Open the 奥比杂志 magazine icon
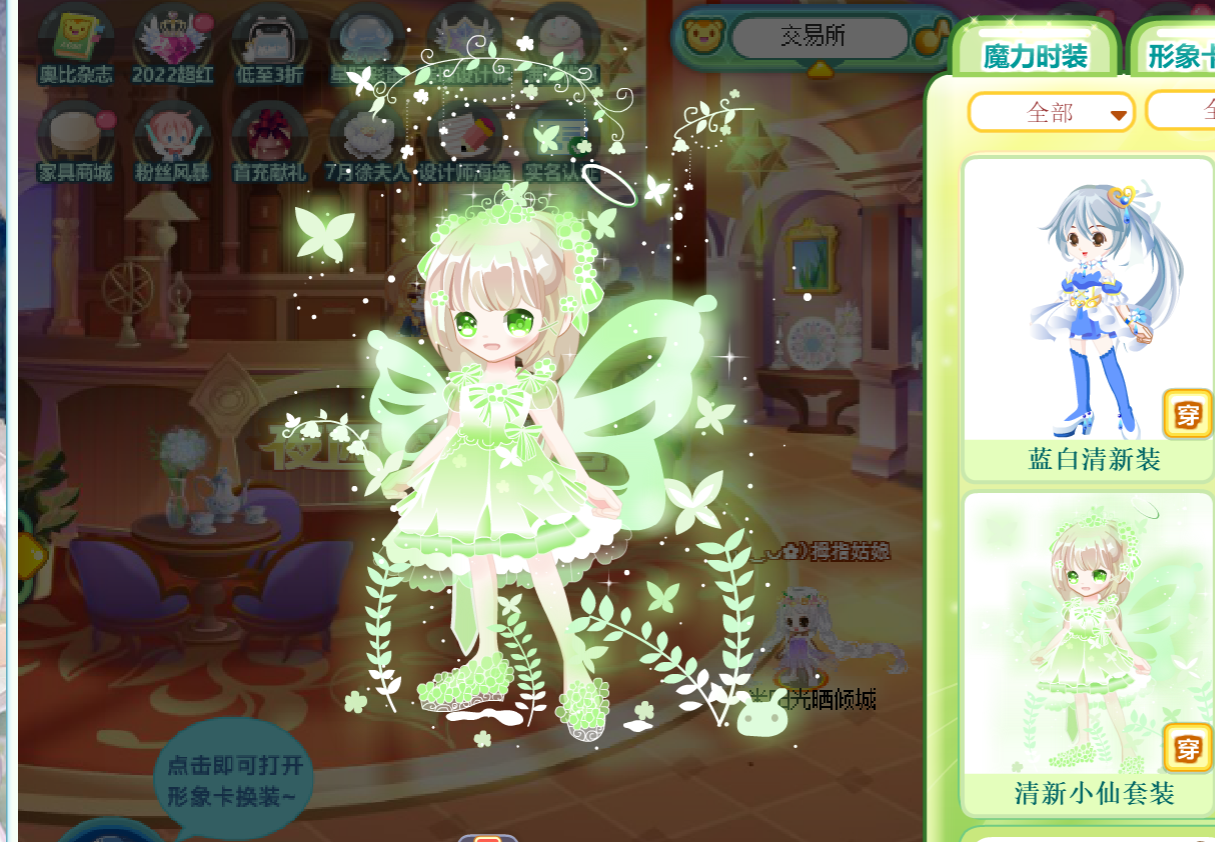This screenshot has height=842, width=1215. [x=75, y=42]
